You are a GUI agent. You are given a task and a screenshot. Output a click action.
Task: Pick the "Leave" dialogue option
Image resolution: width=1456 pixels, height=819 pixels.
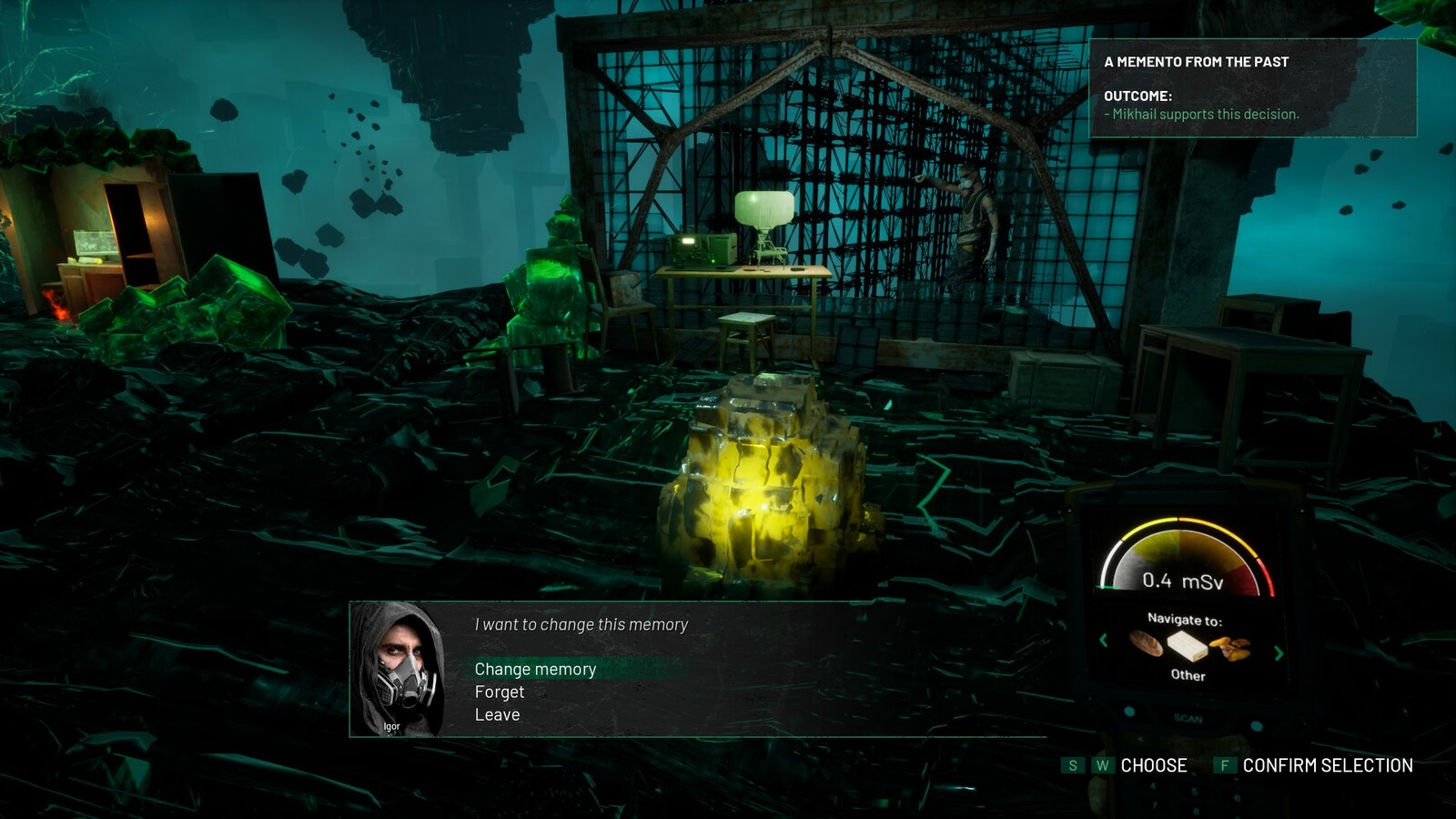pos(497,714)
